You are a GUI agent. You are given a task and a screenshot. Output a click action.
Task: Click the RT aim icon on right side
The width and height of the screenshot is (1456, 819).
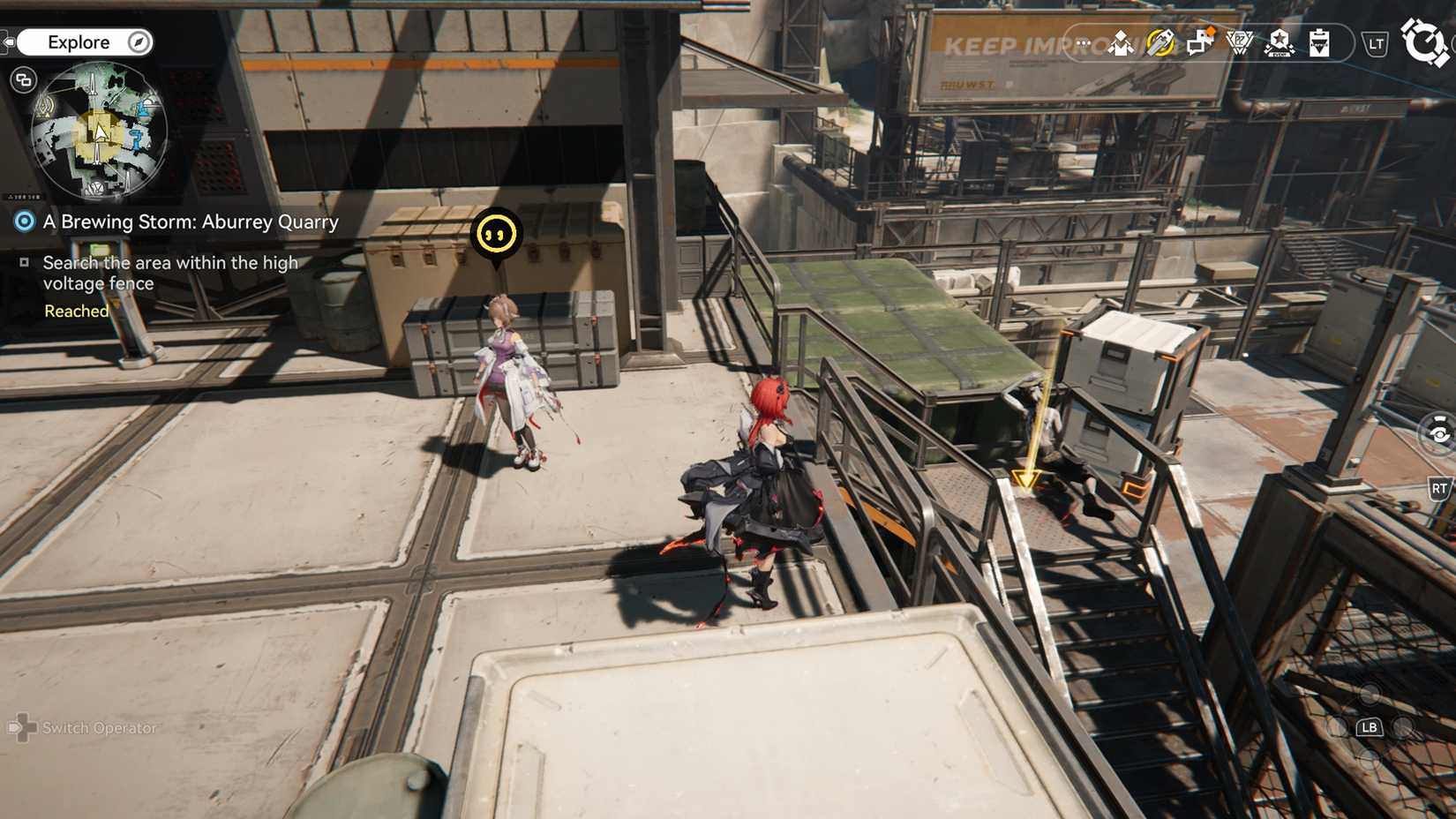point(1441,486)
